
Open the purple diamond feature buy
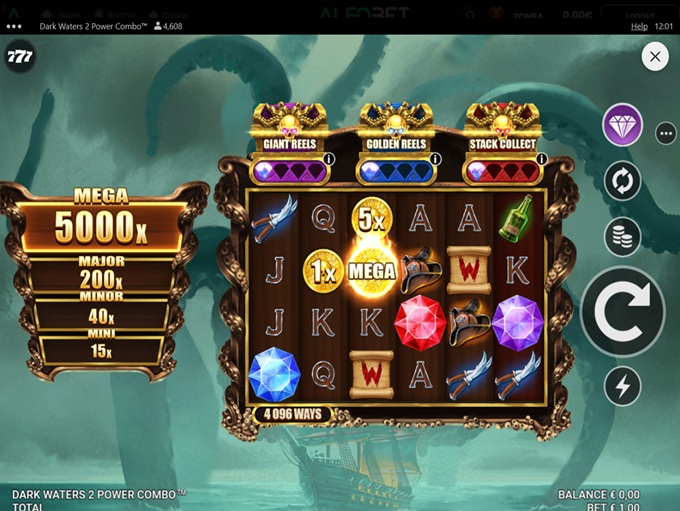[622, 126]
